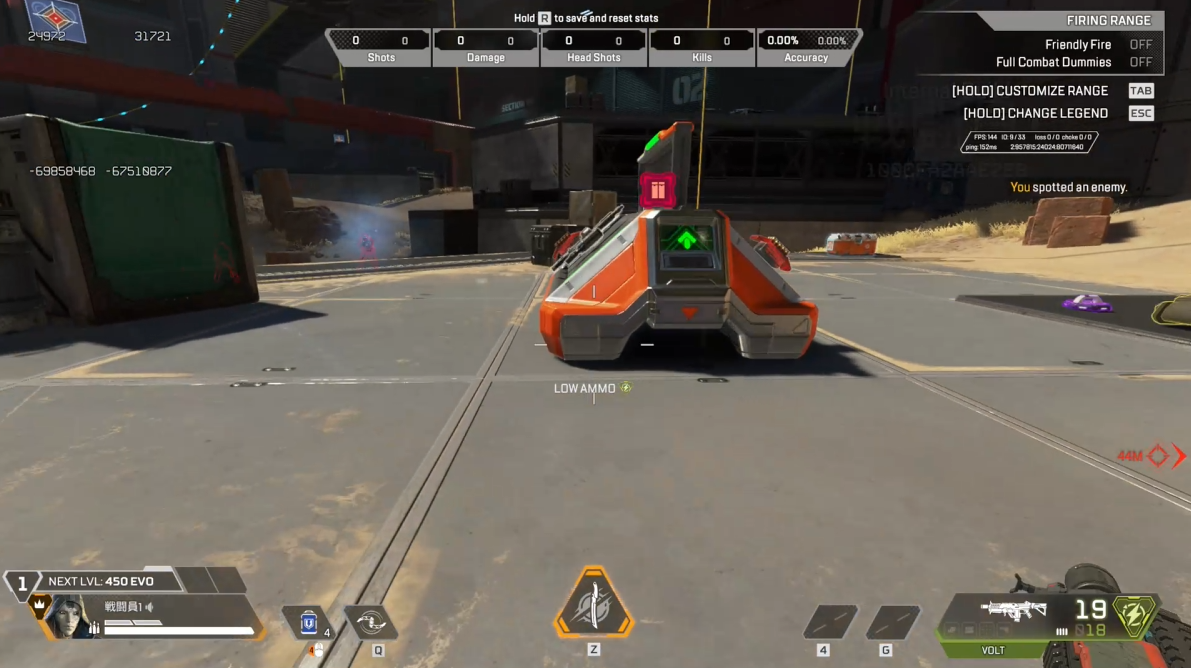
Task: Toggle the Full Combat Dummies setting
Action: point(1140,62)
